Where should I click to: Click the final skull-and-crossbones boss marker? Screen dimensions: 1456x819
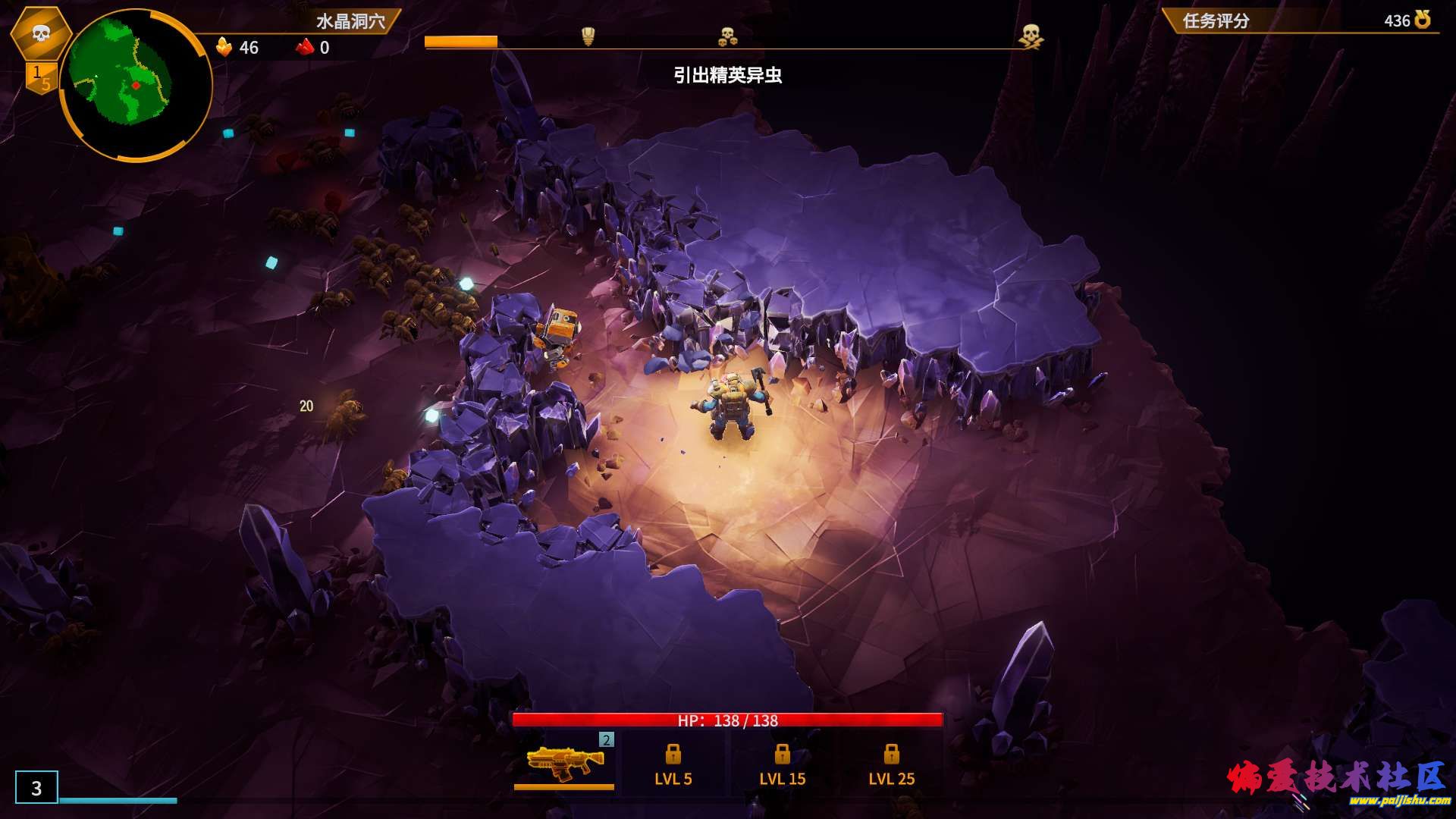click(1030, 36)
